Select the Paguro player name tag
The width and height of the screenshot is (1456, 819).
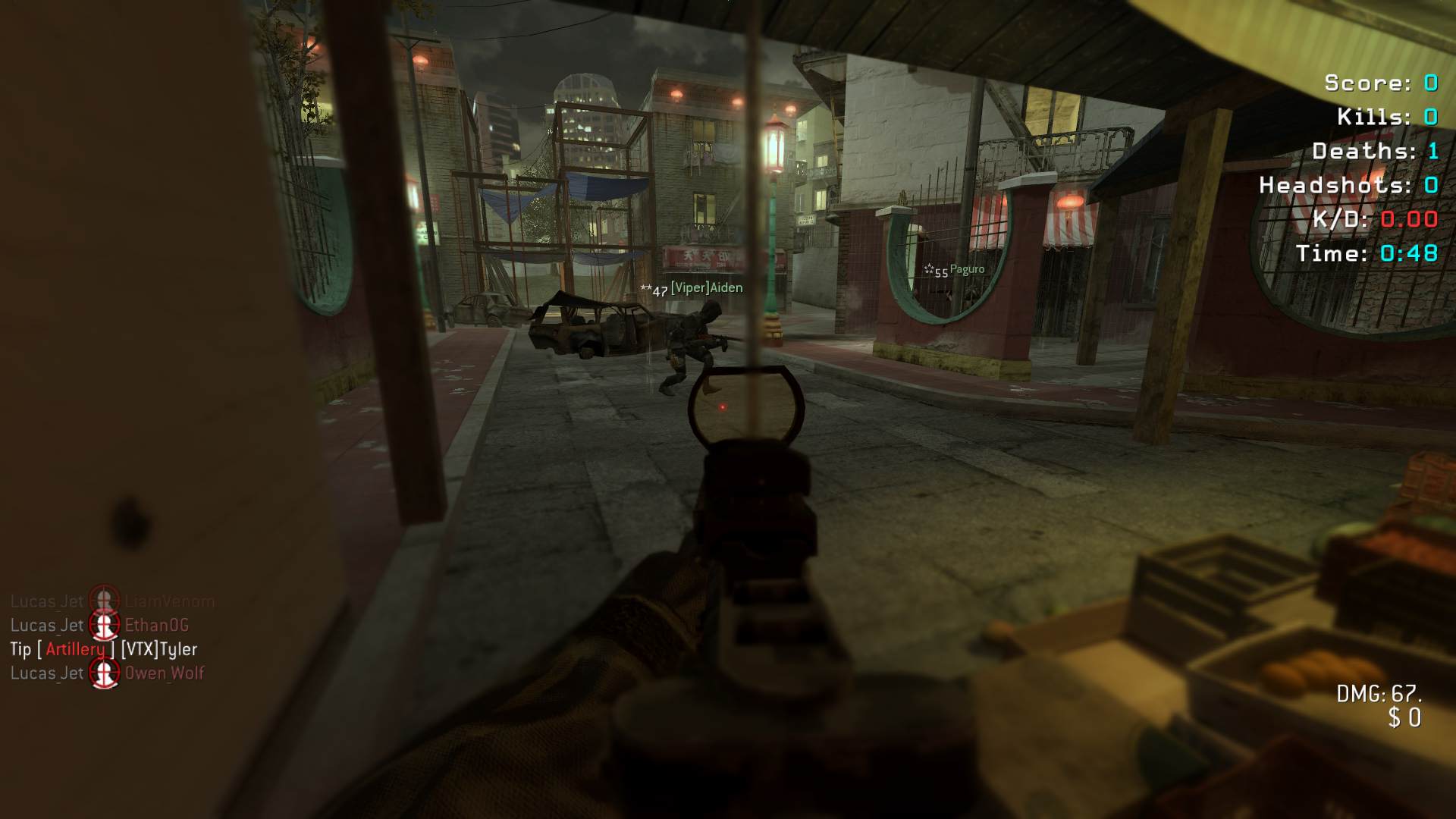(x=966, y=269)
